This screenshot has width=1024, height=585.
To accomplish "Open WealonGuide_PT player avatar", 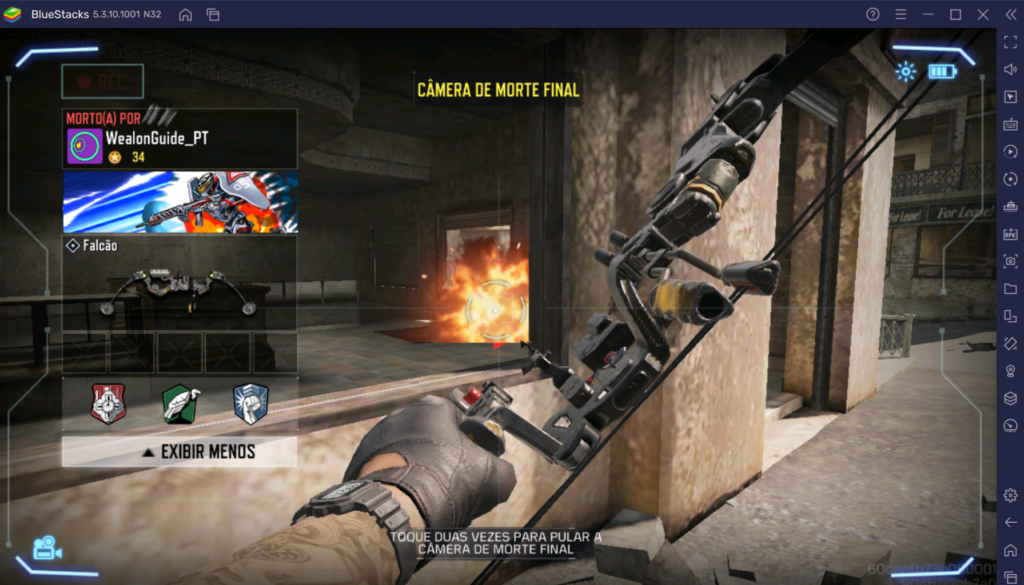I will [83, 146].
